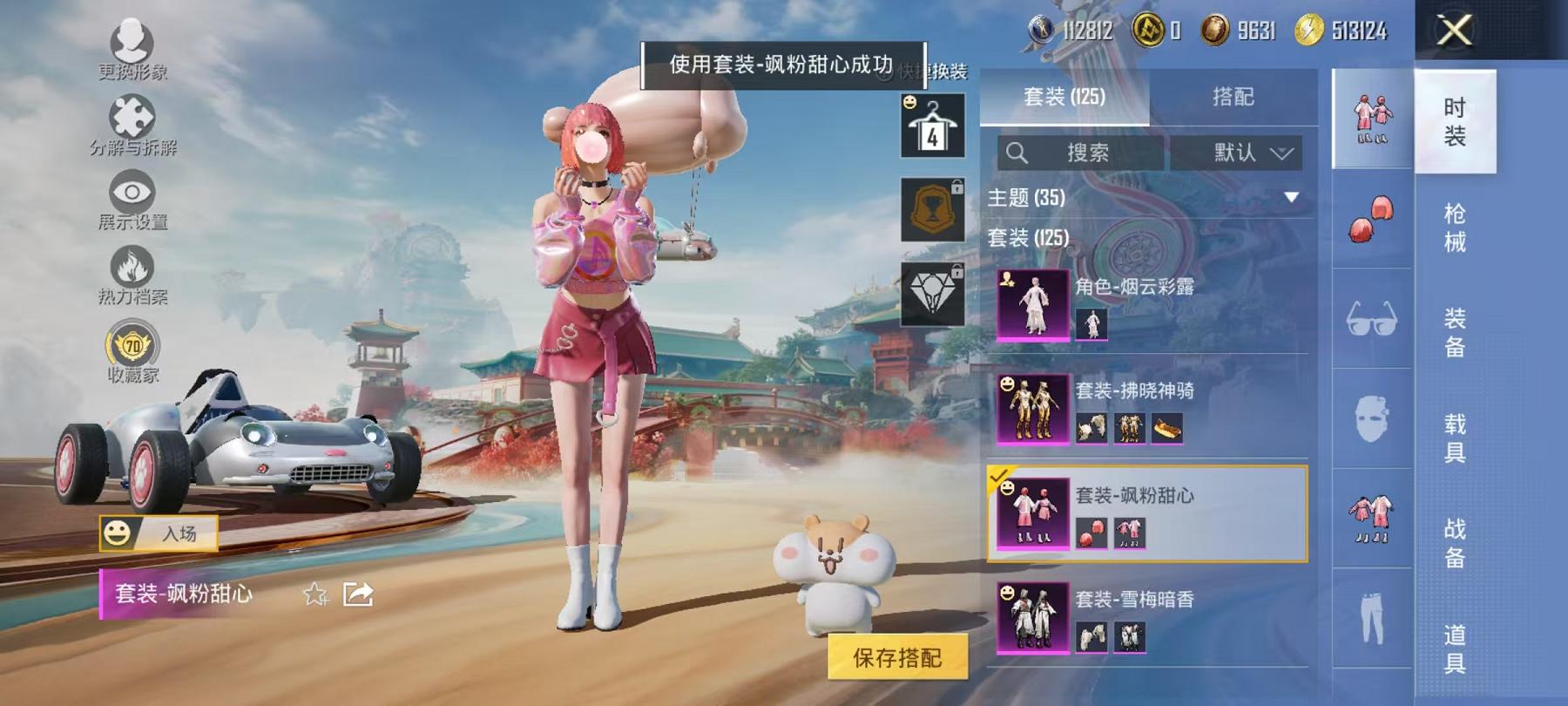Toggle the 入场 entrance emote option
Image resolution: width=1568 pixels, height=706 pixels.
(161, 533)
